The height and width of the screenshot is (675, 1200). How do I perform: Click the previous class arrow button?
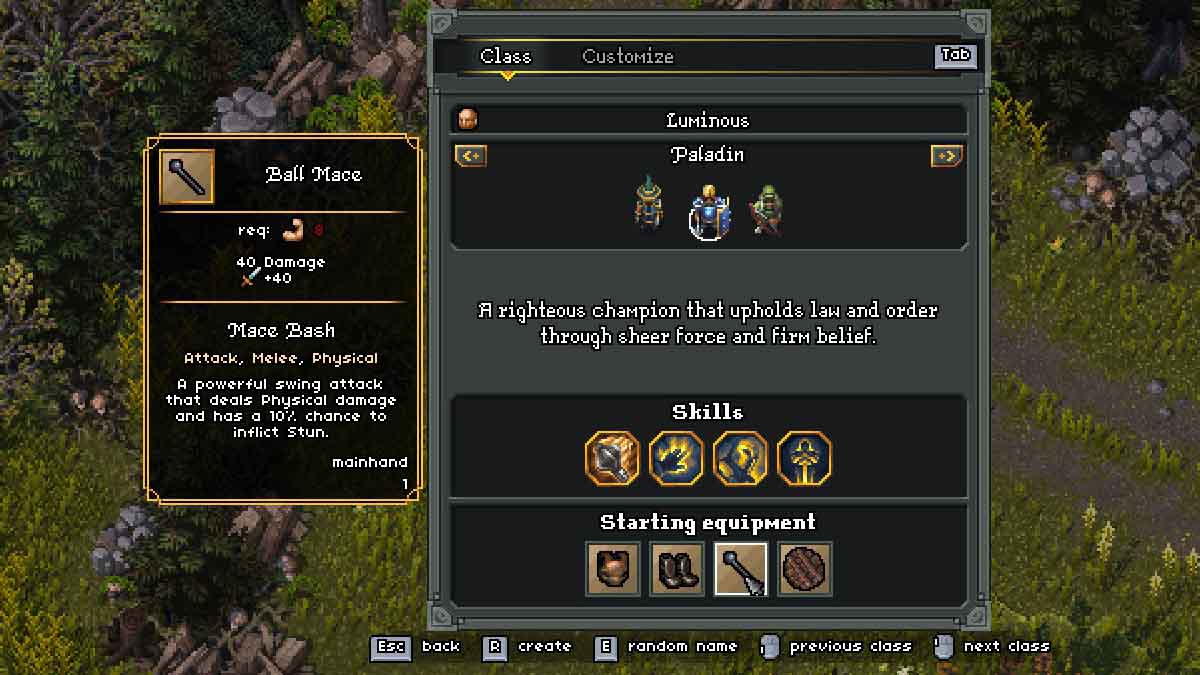(470, 156)
